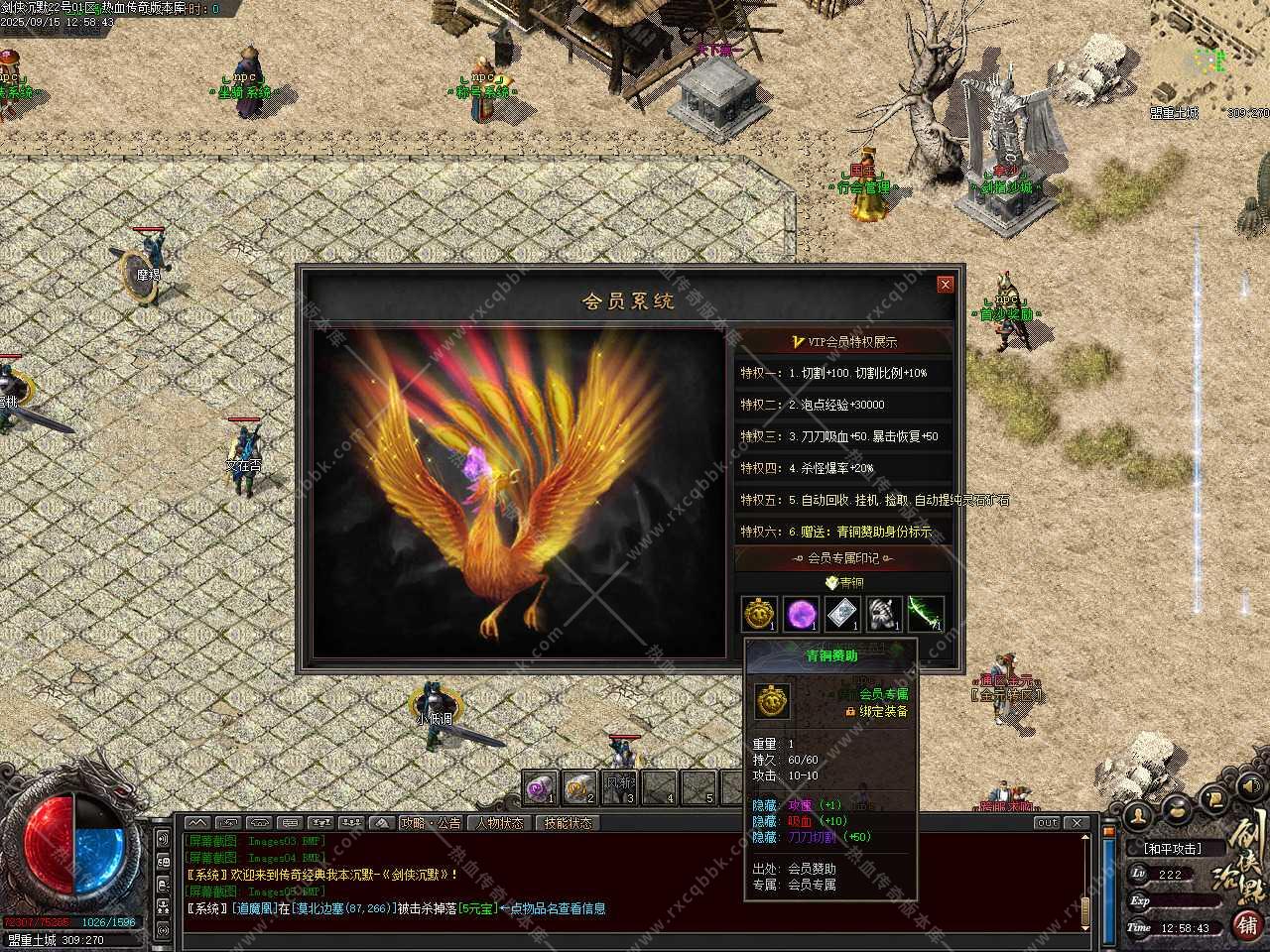
Task: Open the character portrait round button
Action: (x=1139, y=815)
